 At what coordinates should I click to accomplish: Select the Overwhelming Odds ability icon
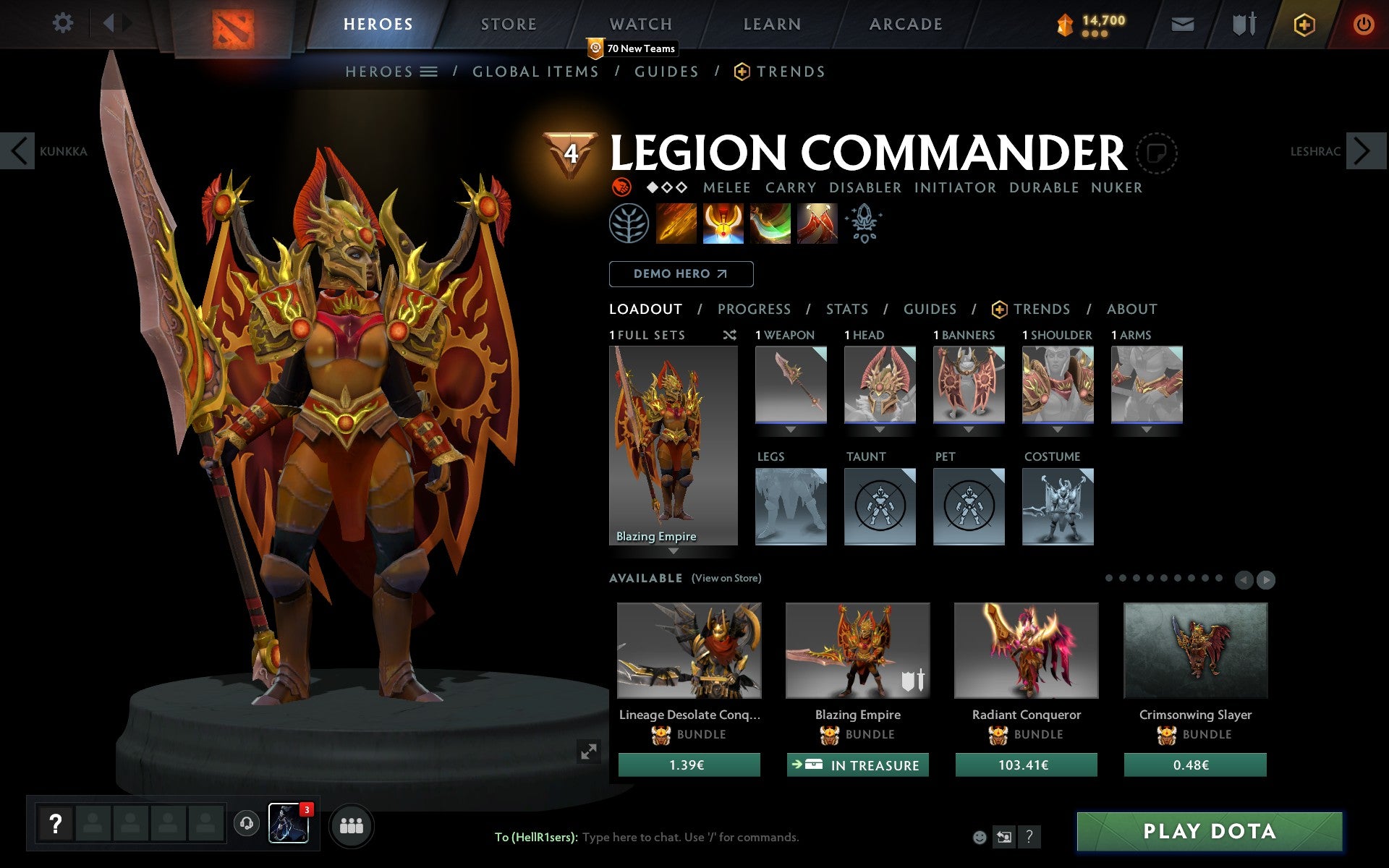[x=676, y=224]
